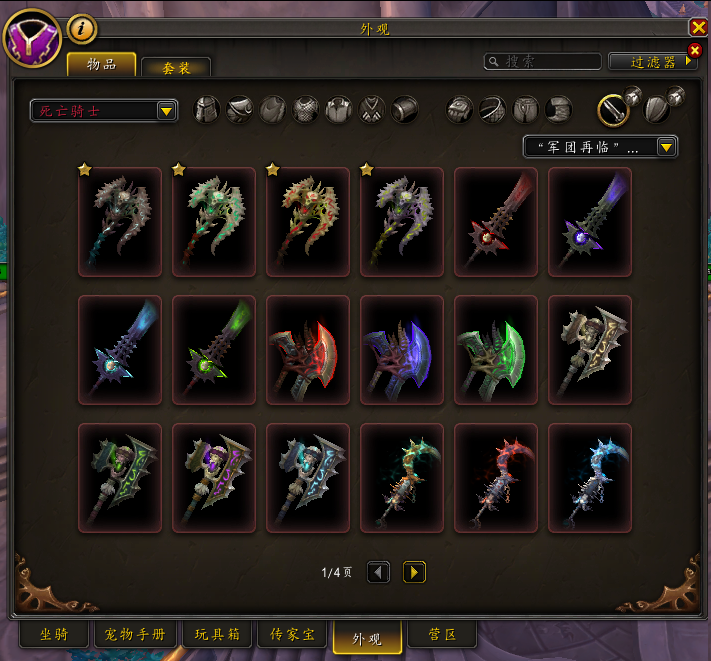Click the 搜索 search box

point(543,62)
